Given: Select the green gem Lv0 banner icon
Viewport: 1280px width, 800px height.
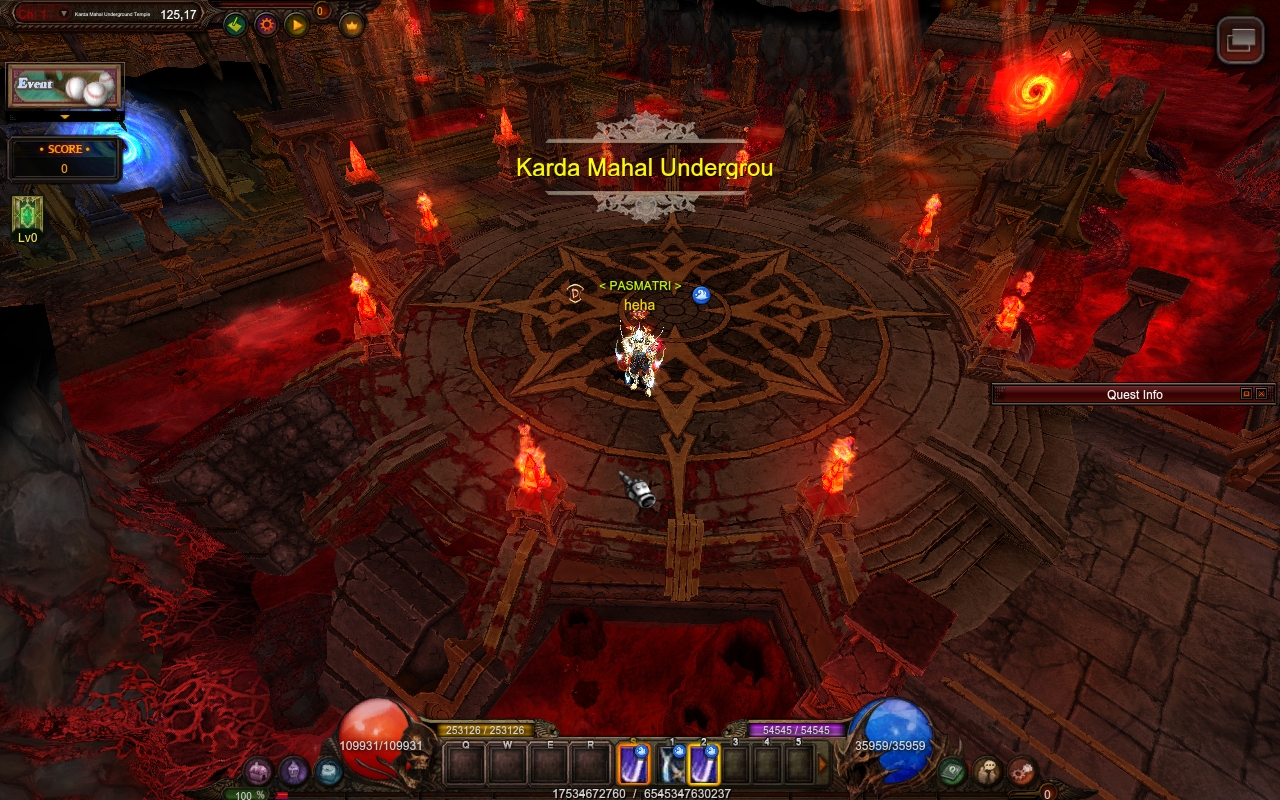Looking at the screenshot, I should click(x=27, y=214).
